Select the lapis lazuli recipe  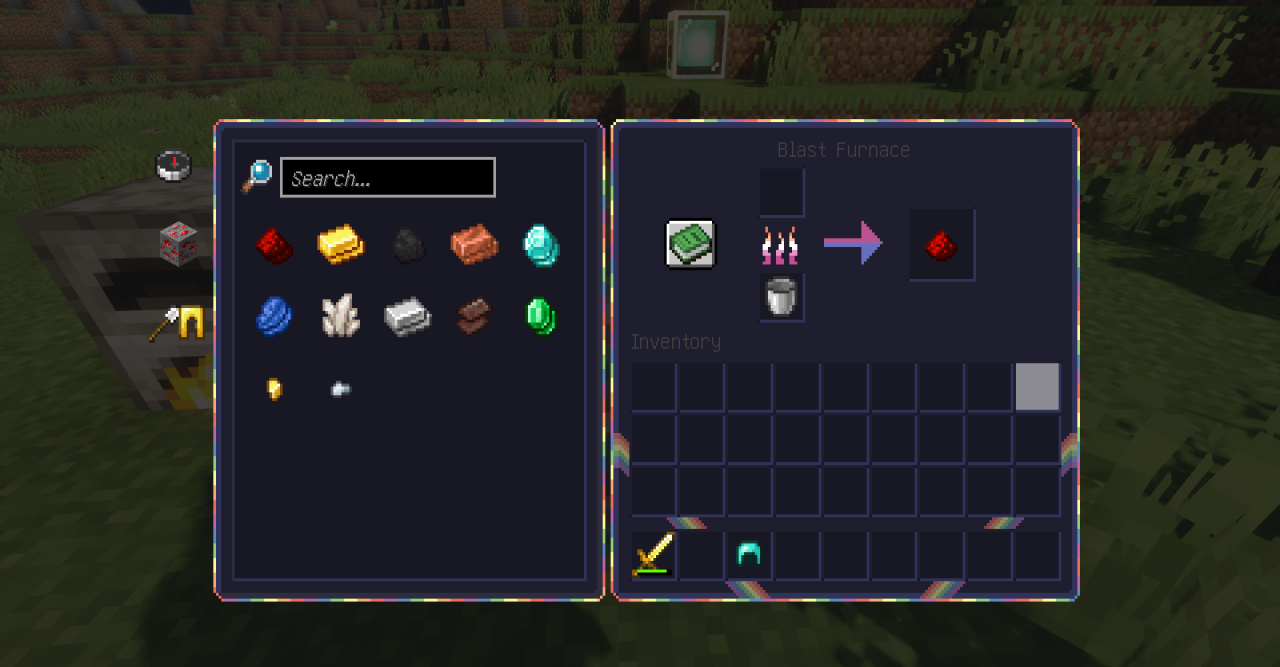(x=274, y=316)
